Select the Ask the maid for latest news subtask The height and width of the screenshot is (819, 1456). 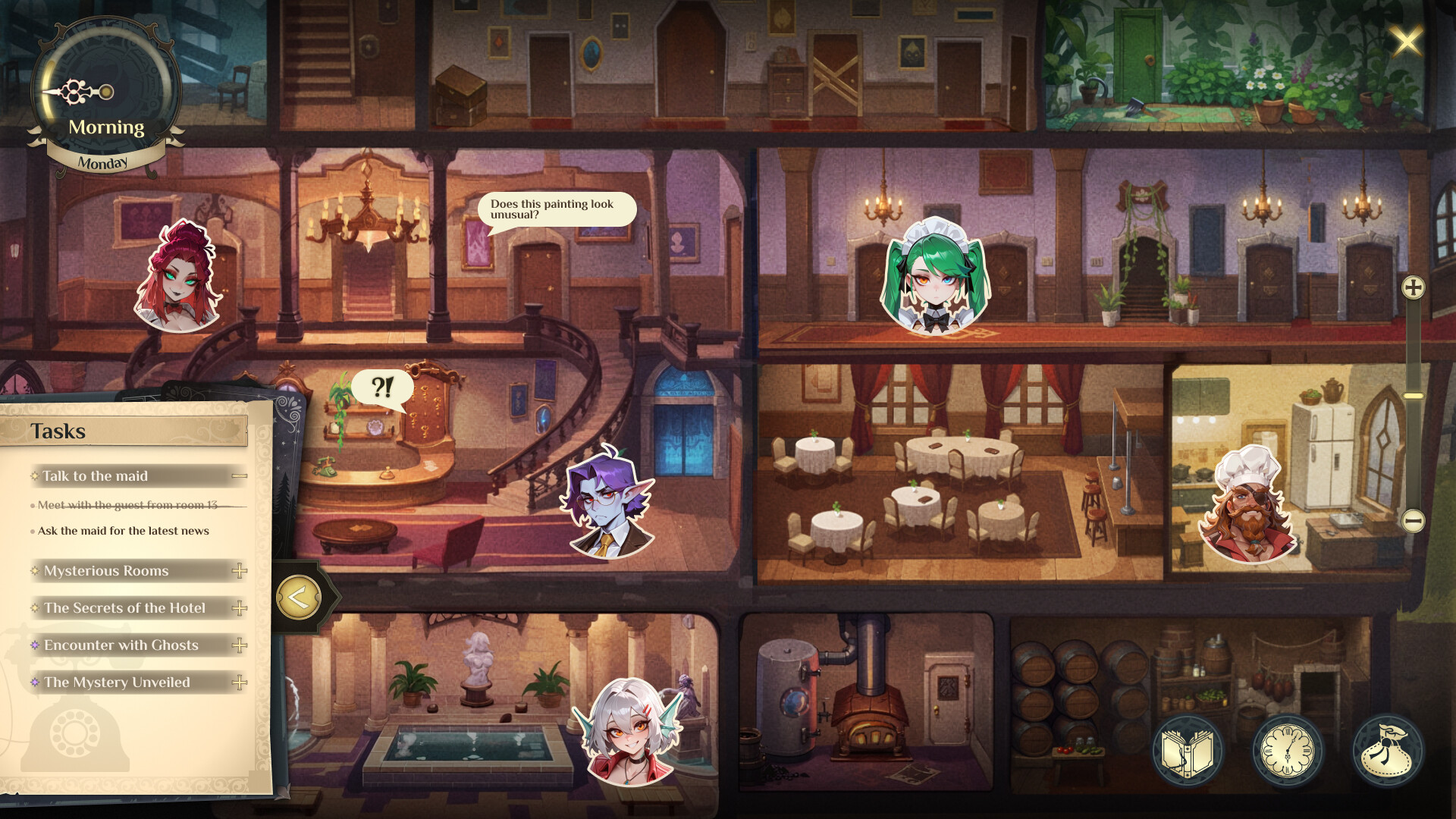coord(123,531)
